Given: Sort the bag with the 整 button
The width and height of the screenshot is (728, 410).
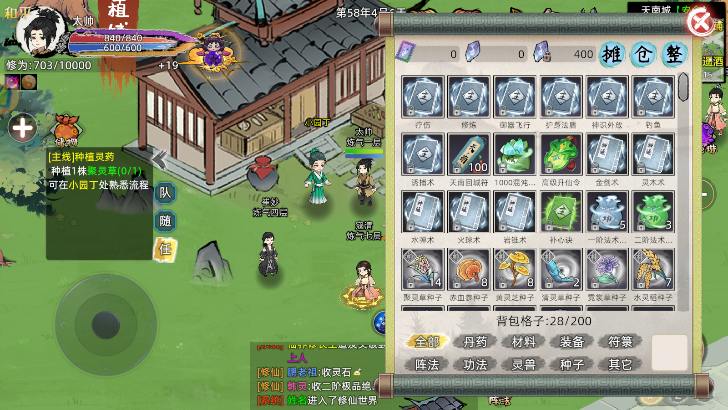Looking at the screenshot, I should (x=675, y=55).
